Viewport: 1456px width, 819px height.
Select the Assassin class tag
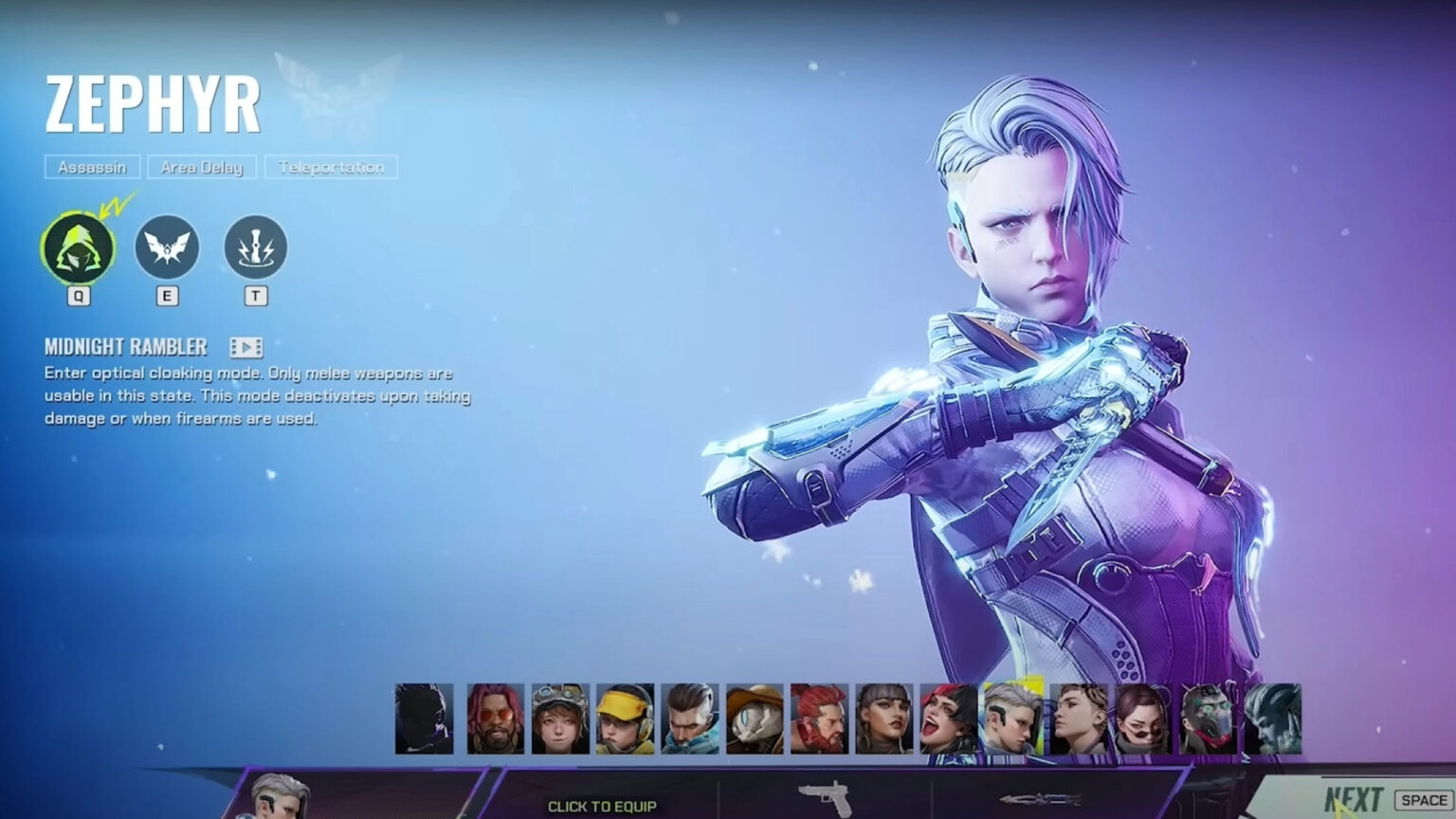(94, 168)
